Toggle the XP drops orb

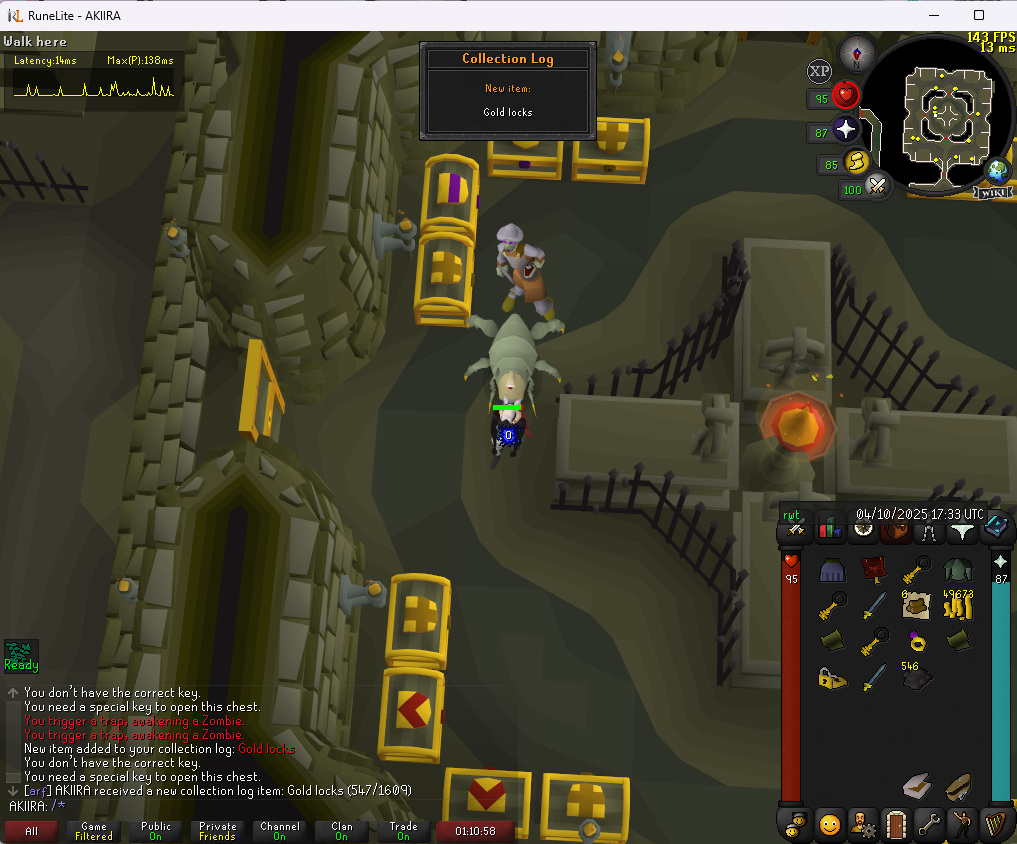[819, 70]
